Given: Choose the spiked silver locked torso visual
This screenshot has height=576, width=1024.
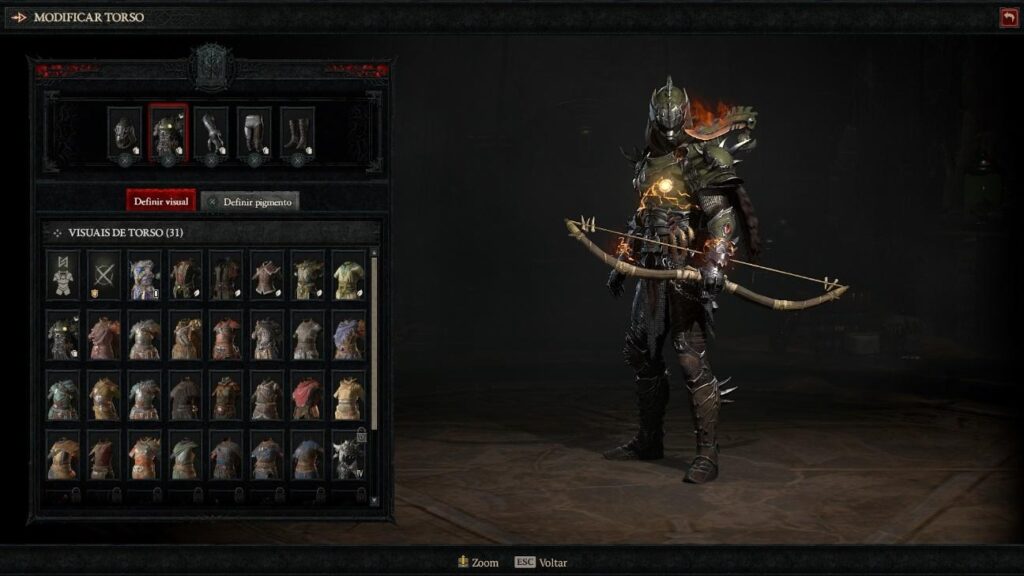Looking at the screenshot, I should [348, 456].
